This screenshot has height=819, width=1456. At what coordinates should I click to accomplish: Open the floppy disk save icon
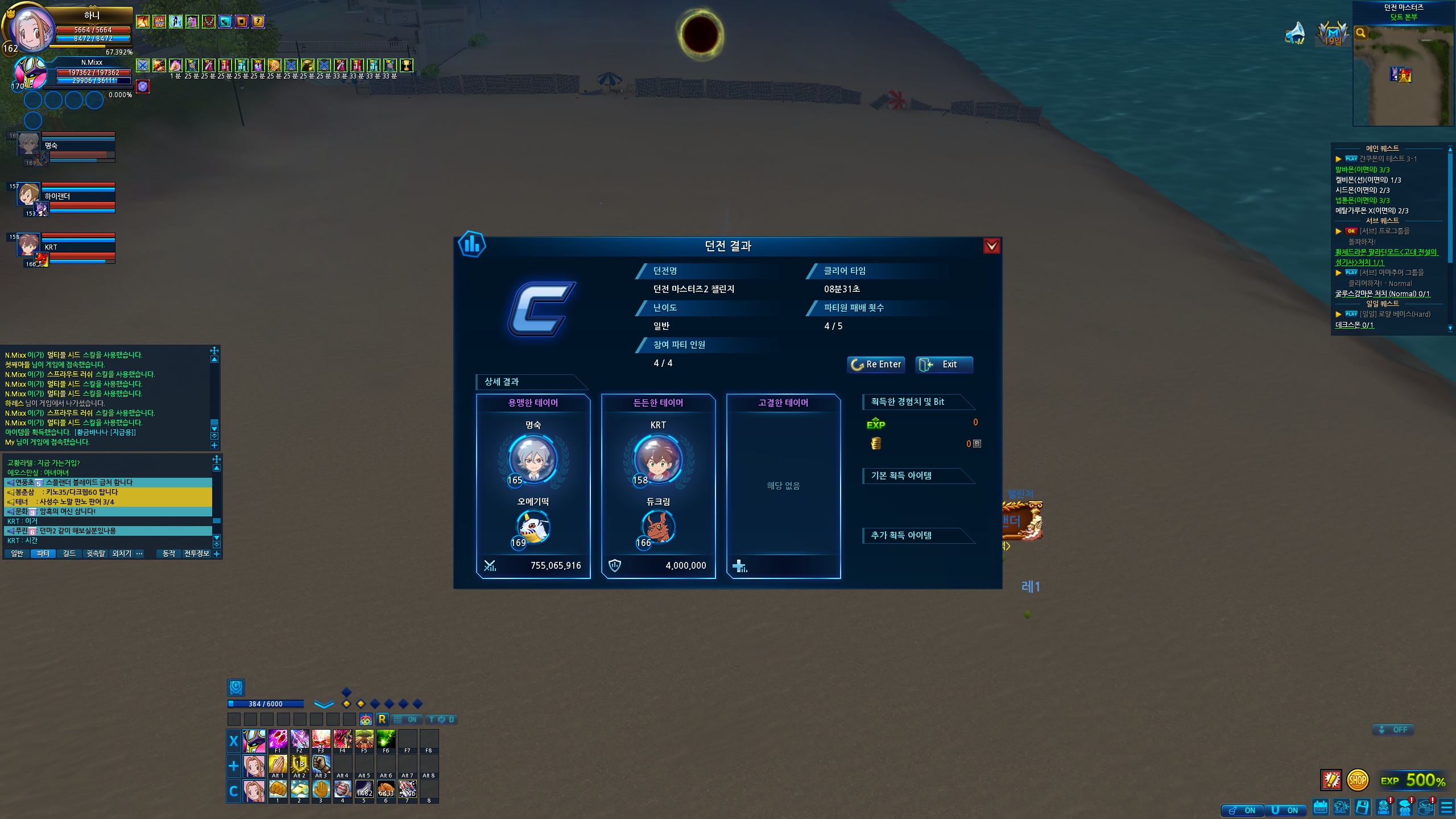pos(1362,808)
